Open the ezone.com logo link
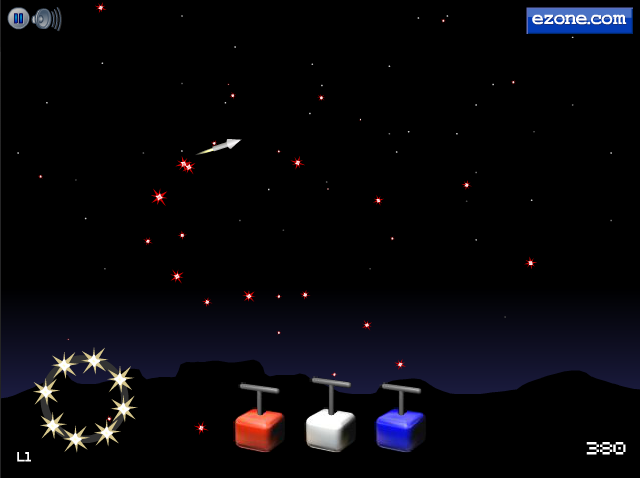The width and height of the screenshot is (640, 478). click(579, 20)
